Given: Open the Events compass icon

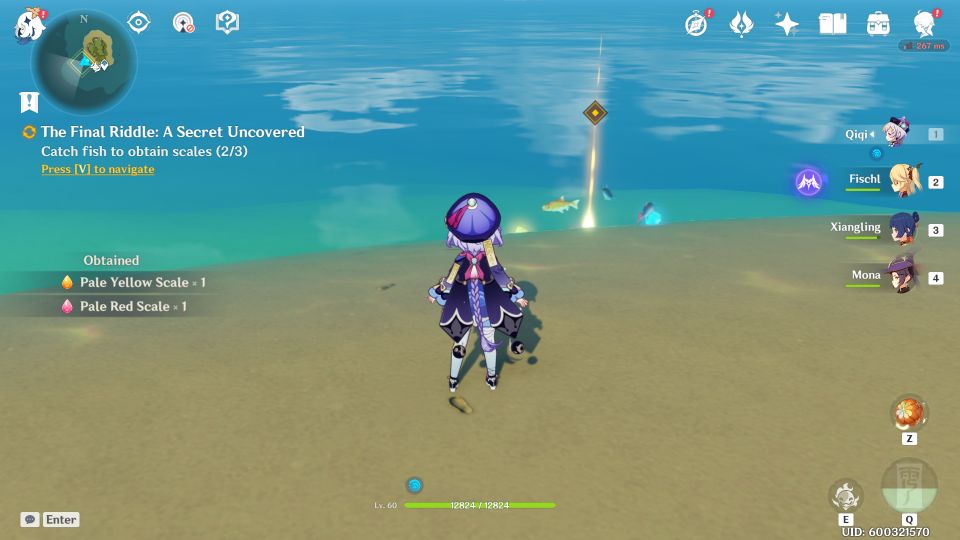Looking at the screenshot, I should click(x=696, y=24).
